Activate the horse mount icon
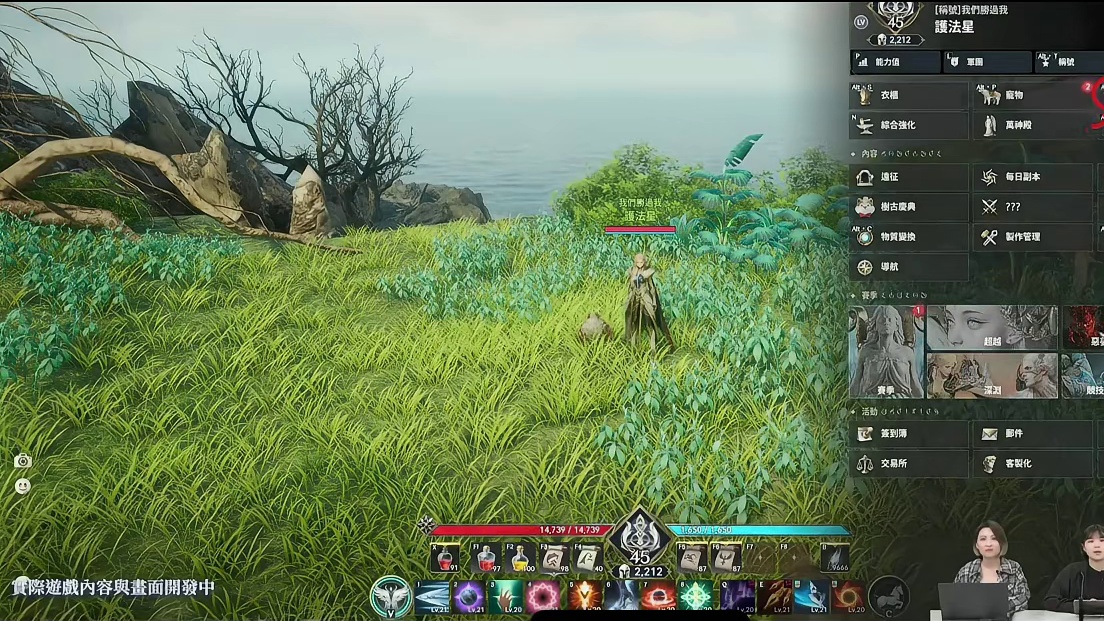 click(x=888, y=596)
